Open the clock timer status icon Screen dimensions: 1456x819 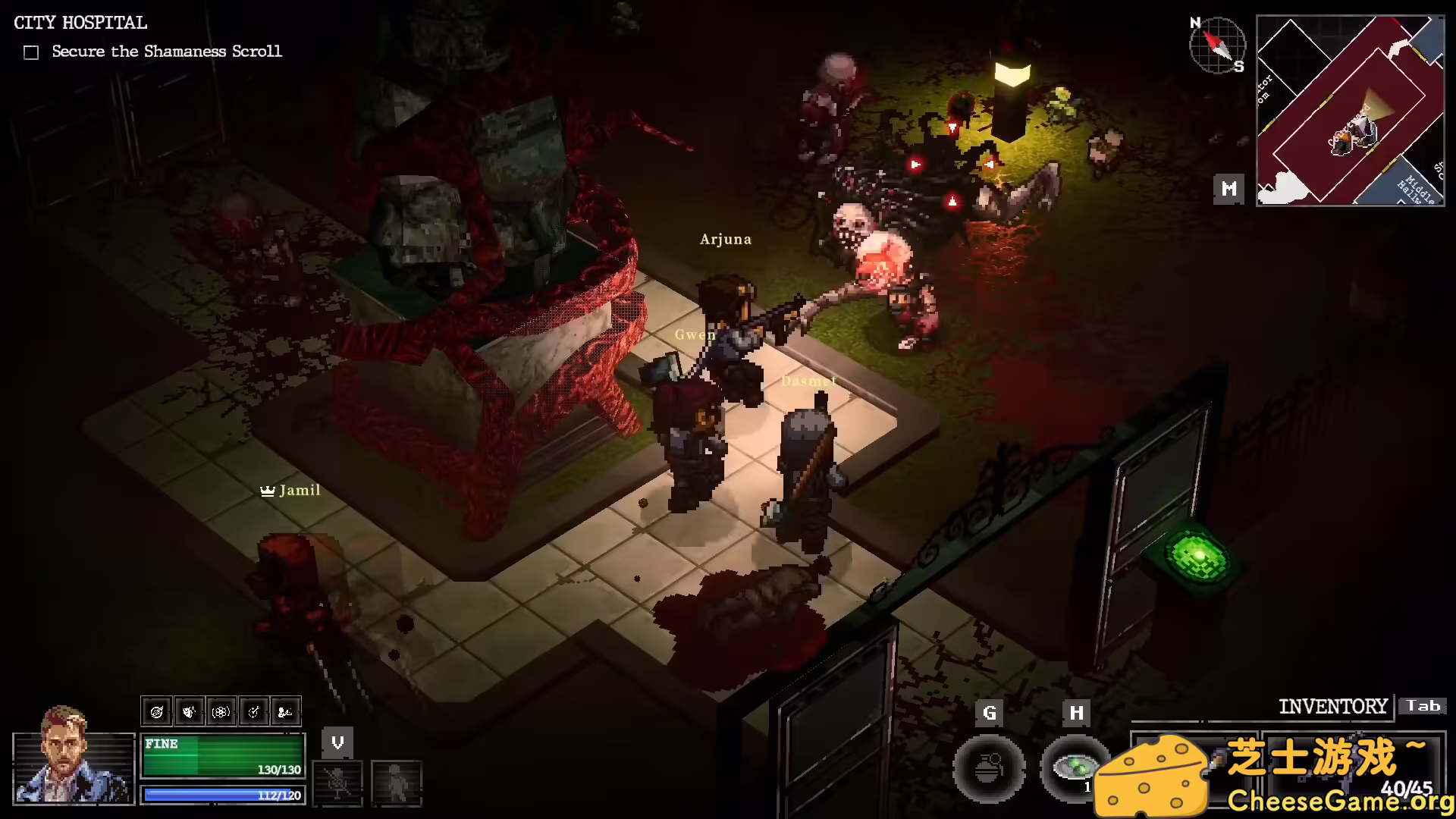254,711
